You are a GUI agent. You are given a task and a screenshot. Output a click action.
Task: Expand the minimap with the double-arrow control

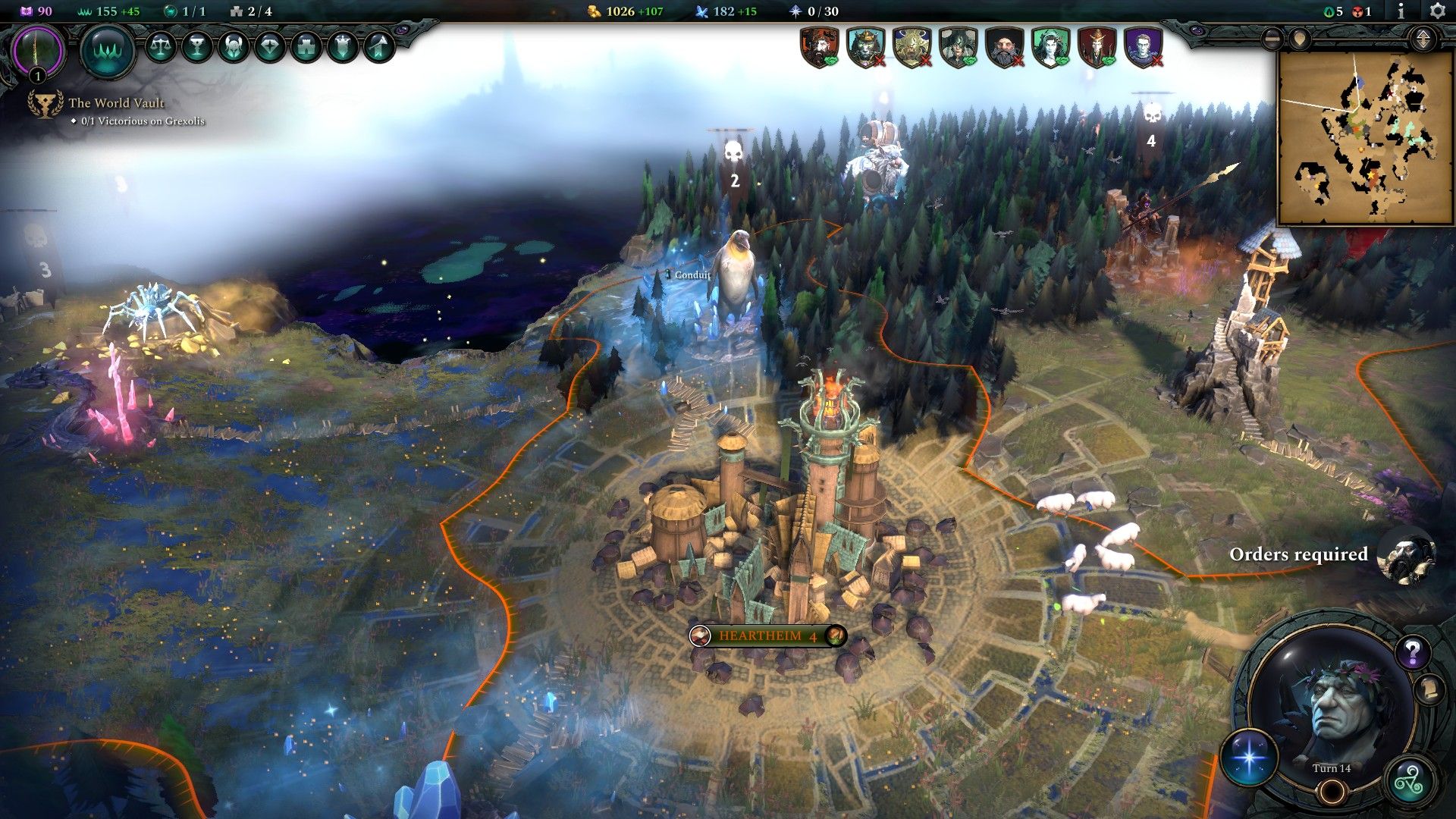[x=1423, y=39]
